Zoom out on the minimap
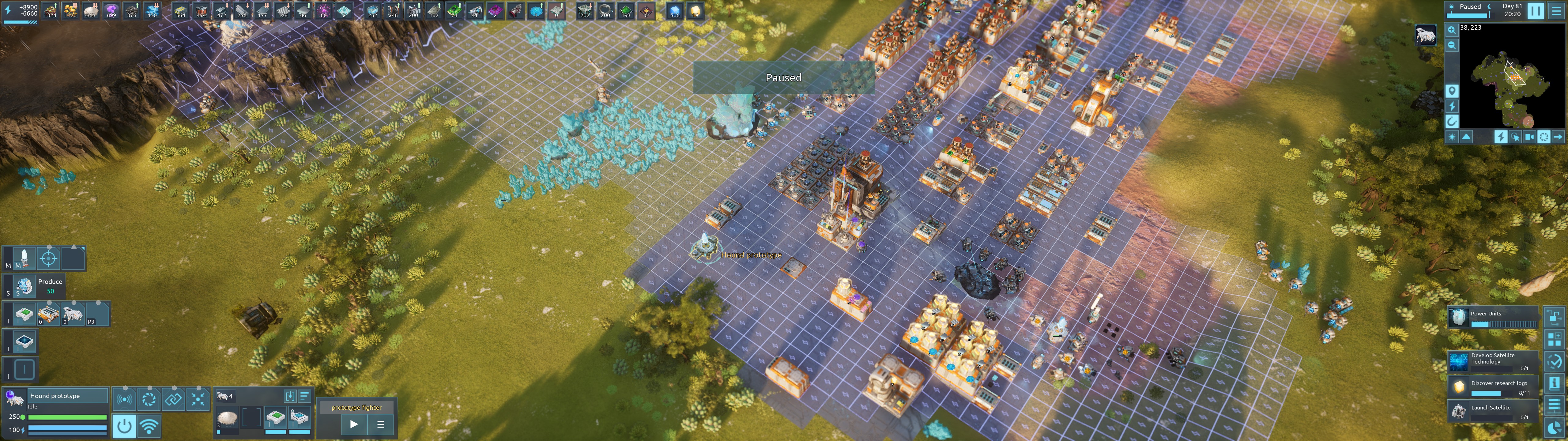Viewport: 1568px width, 441px height. click(x=1452, y=45)
